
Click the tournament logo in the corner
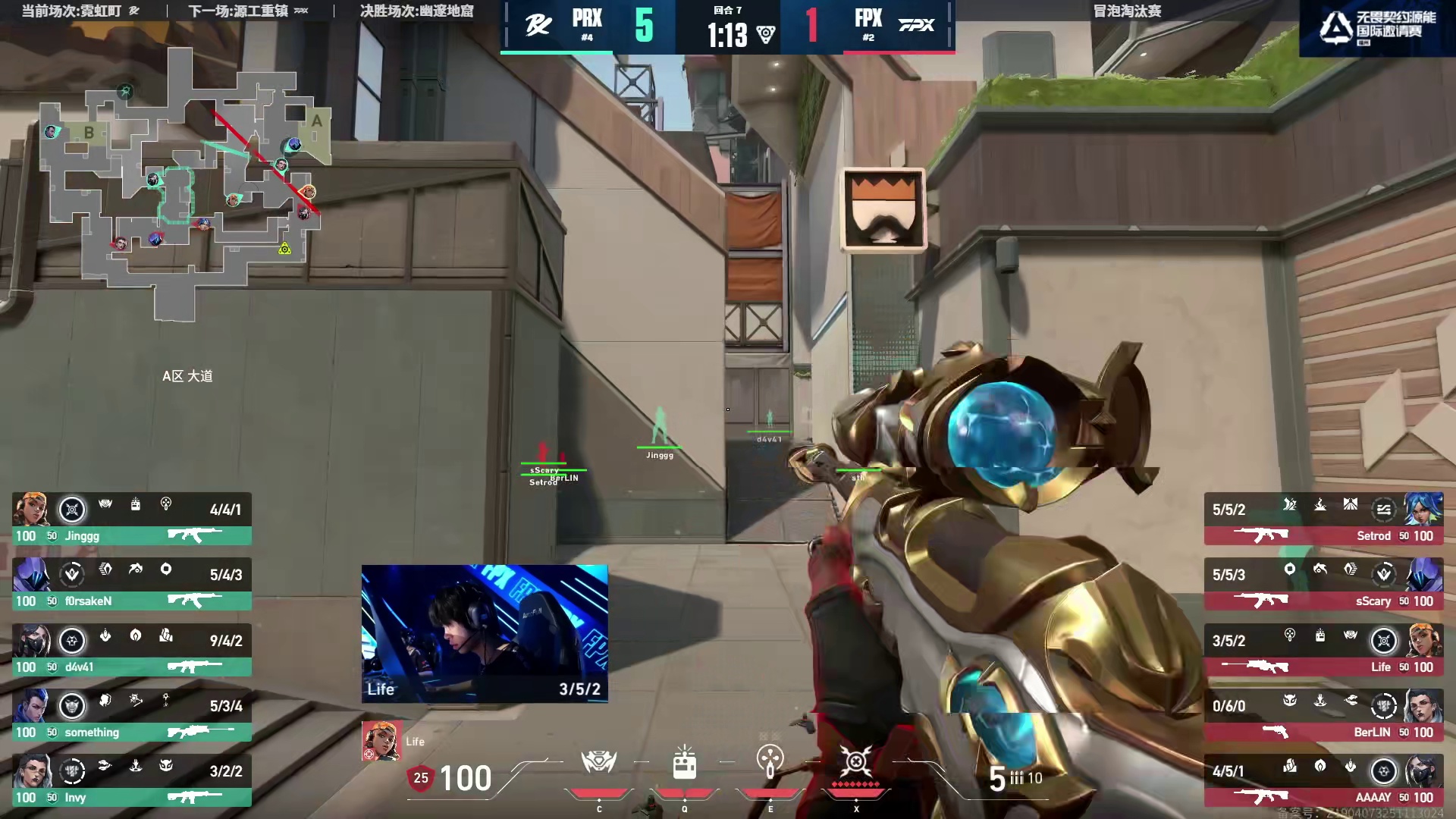point(1376,27)
